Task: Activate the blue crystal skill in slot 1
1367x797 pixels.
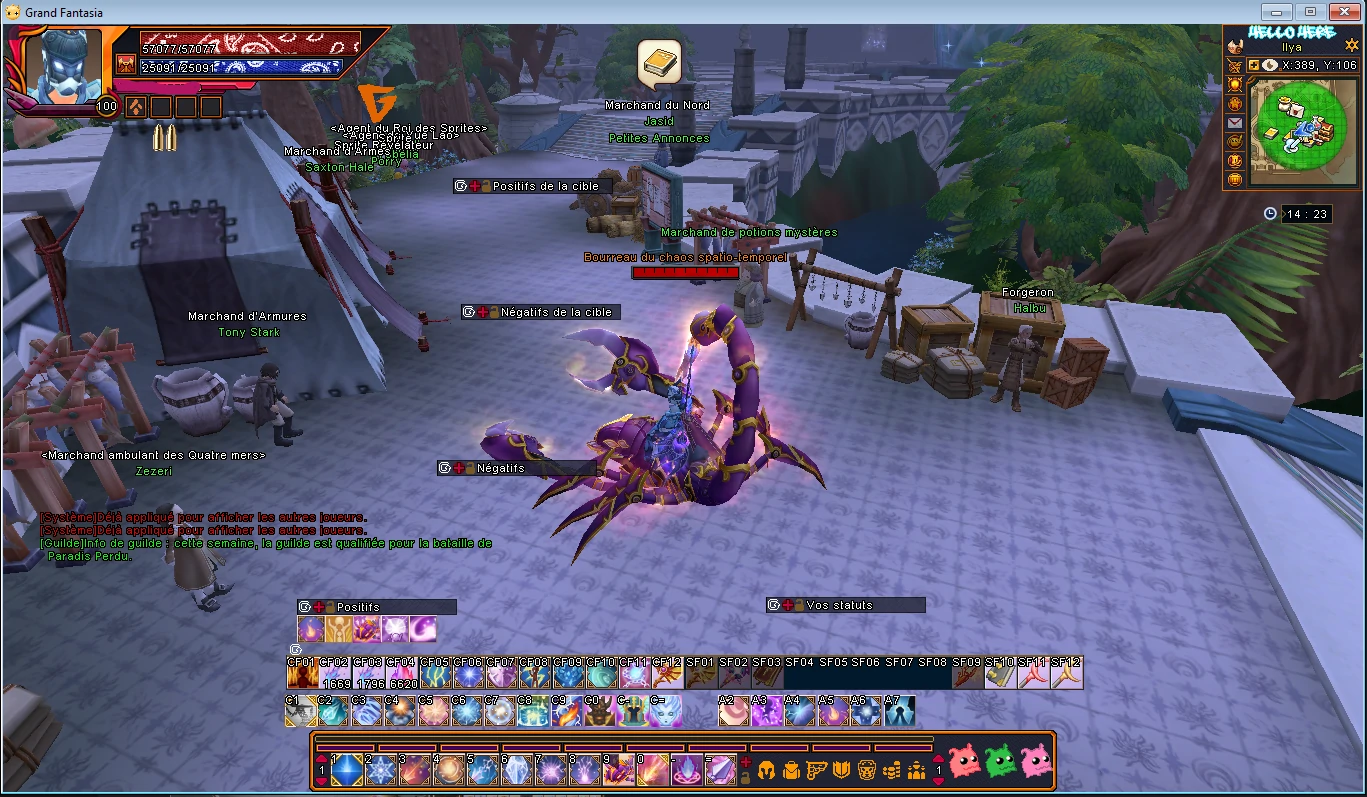Action: point(347,769)
